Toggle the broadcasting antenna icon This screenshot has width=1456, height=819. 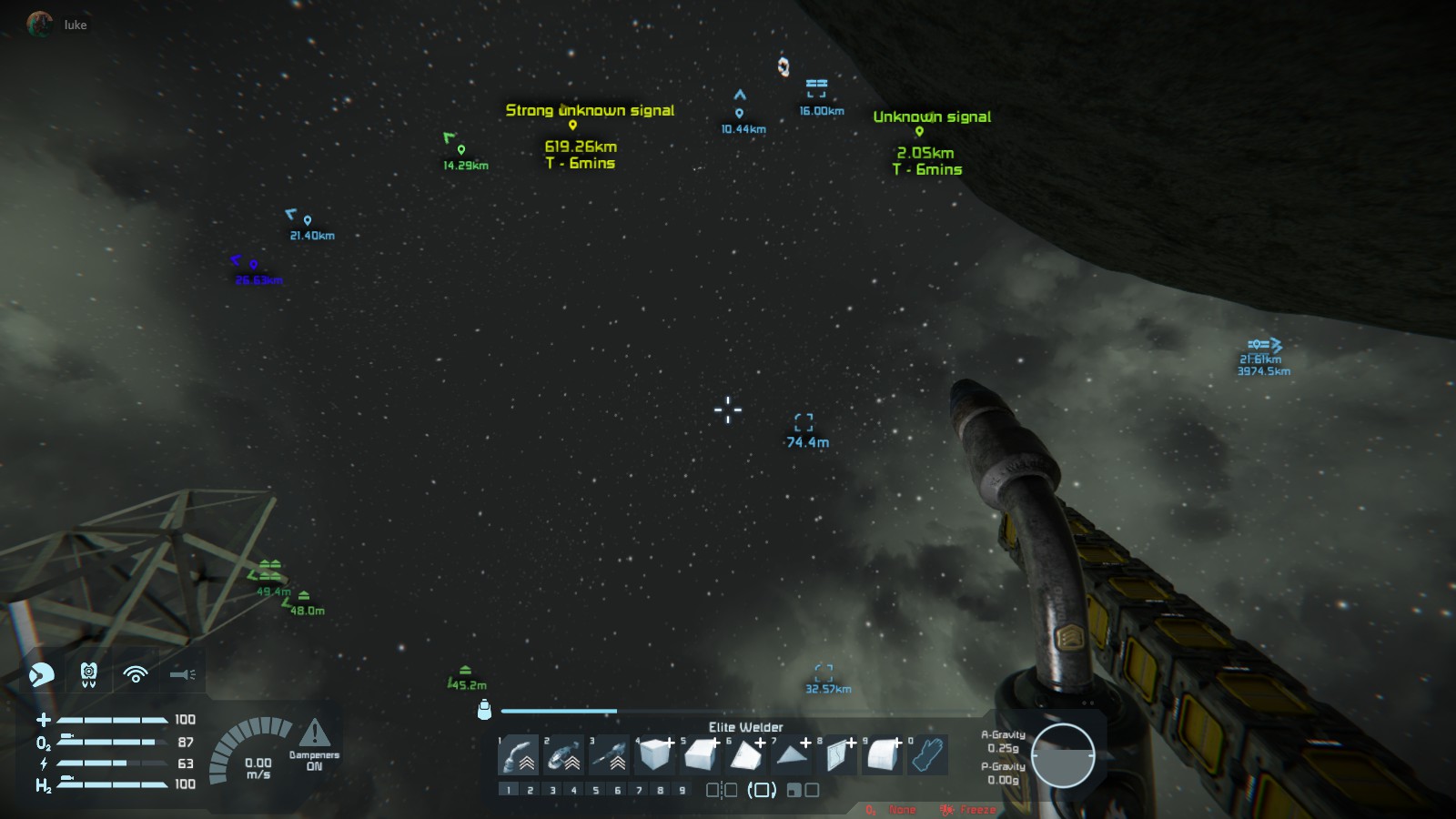136,674
